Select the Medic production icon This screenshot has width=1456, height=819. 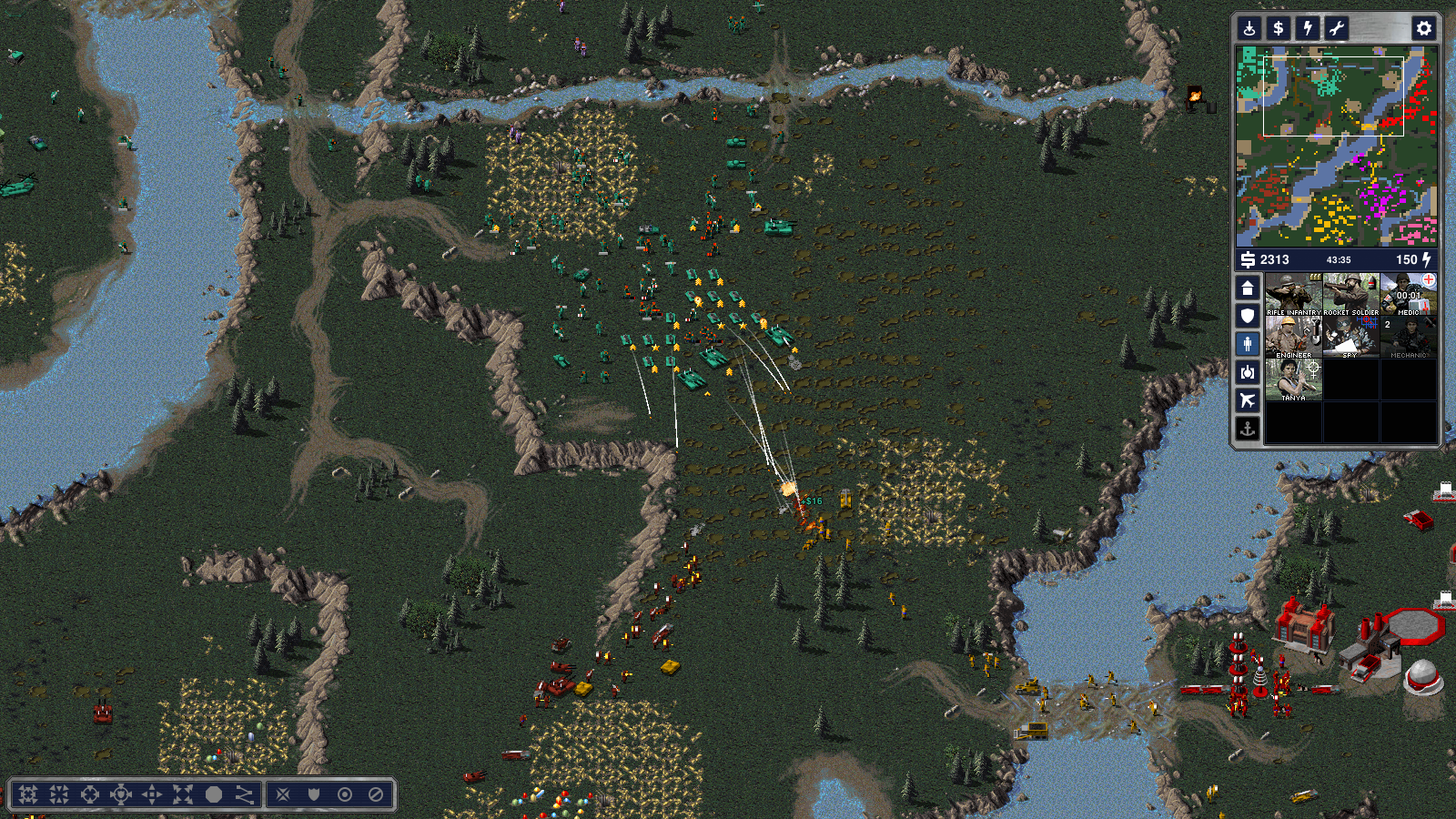(1408, 295)
